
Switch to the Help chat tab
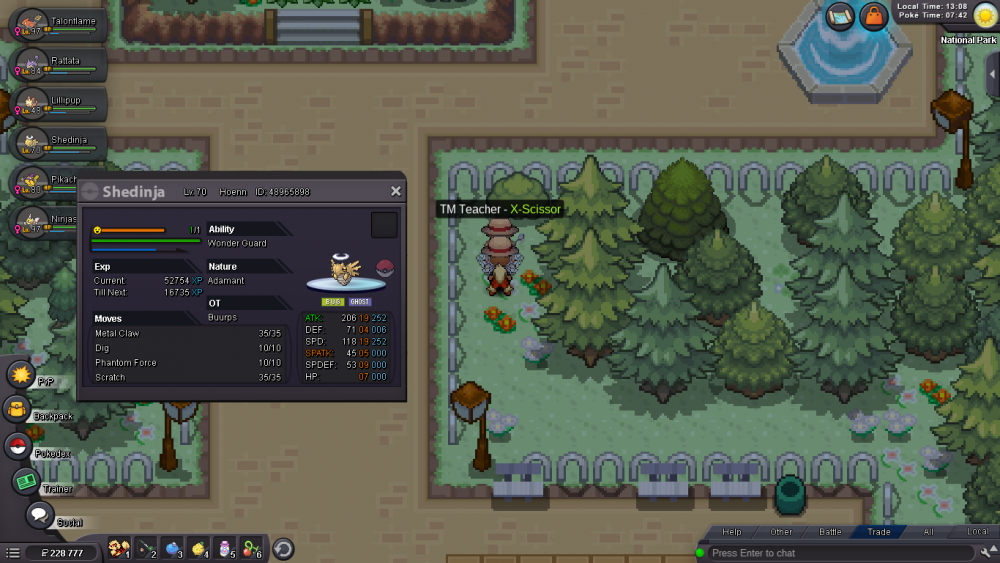point(732,532)
